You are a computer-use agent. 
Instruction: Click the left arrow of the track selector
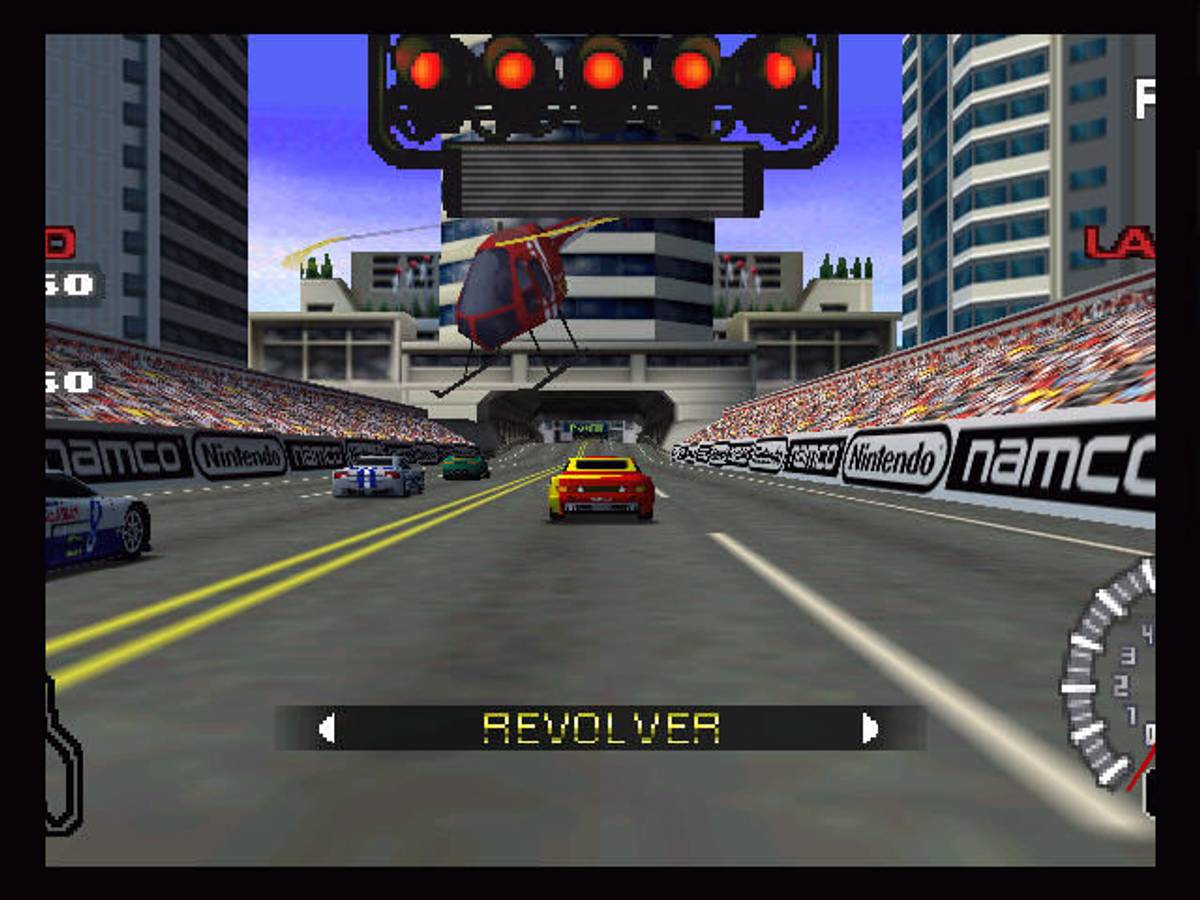[x=326, y=729]
